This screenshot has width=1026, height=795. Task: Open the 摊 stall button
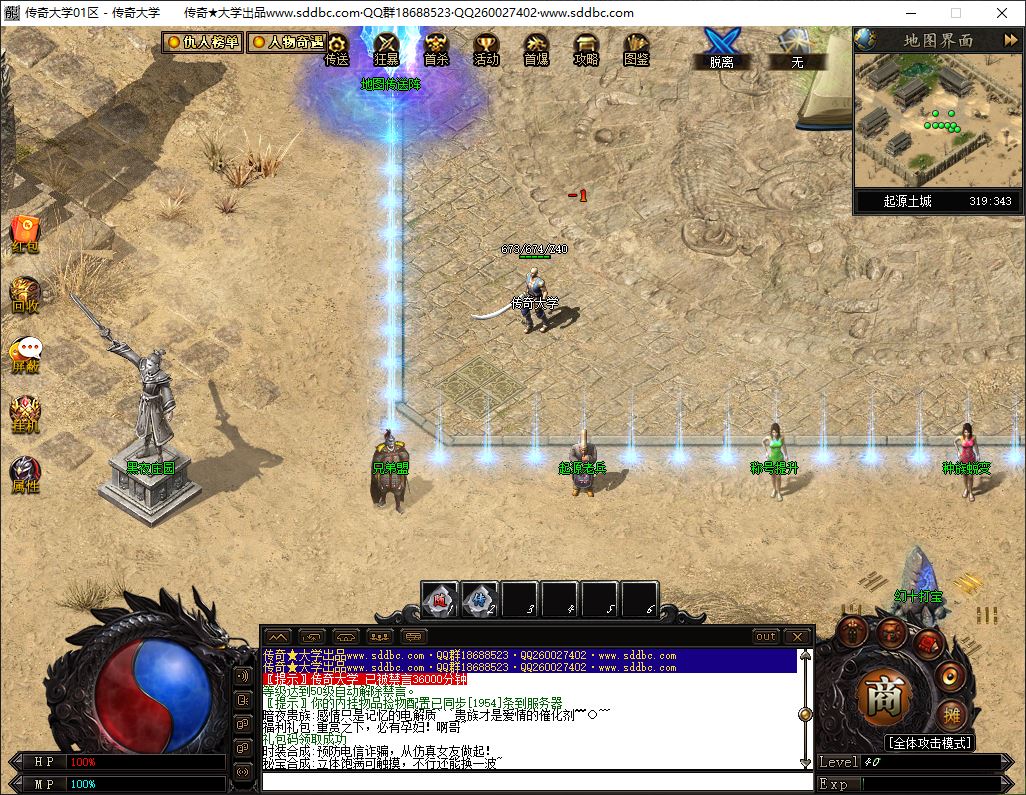click(x=951, y=714)
